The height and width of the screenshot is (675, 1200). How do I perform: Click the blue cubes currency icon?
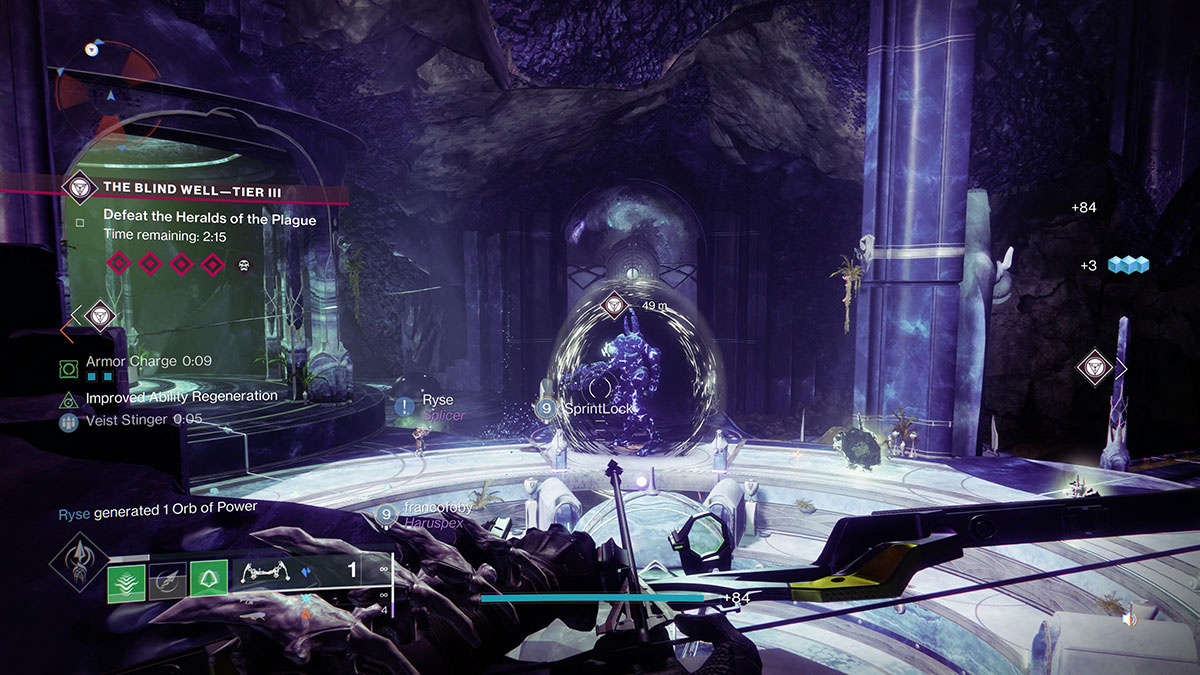(x=1128, y=265)
